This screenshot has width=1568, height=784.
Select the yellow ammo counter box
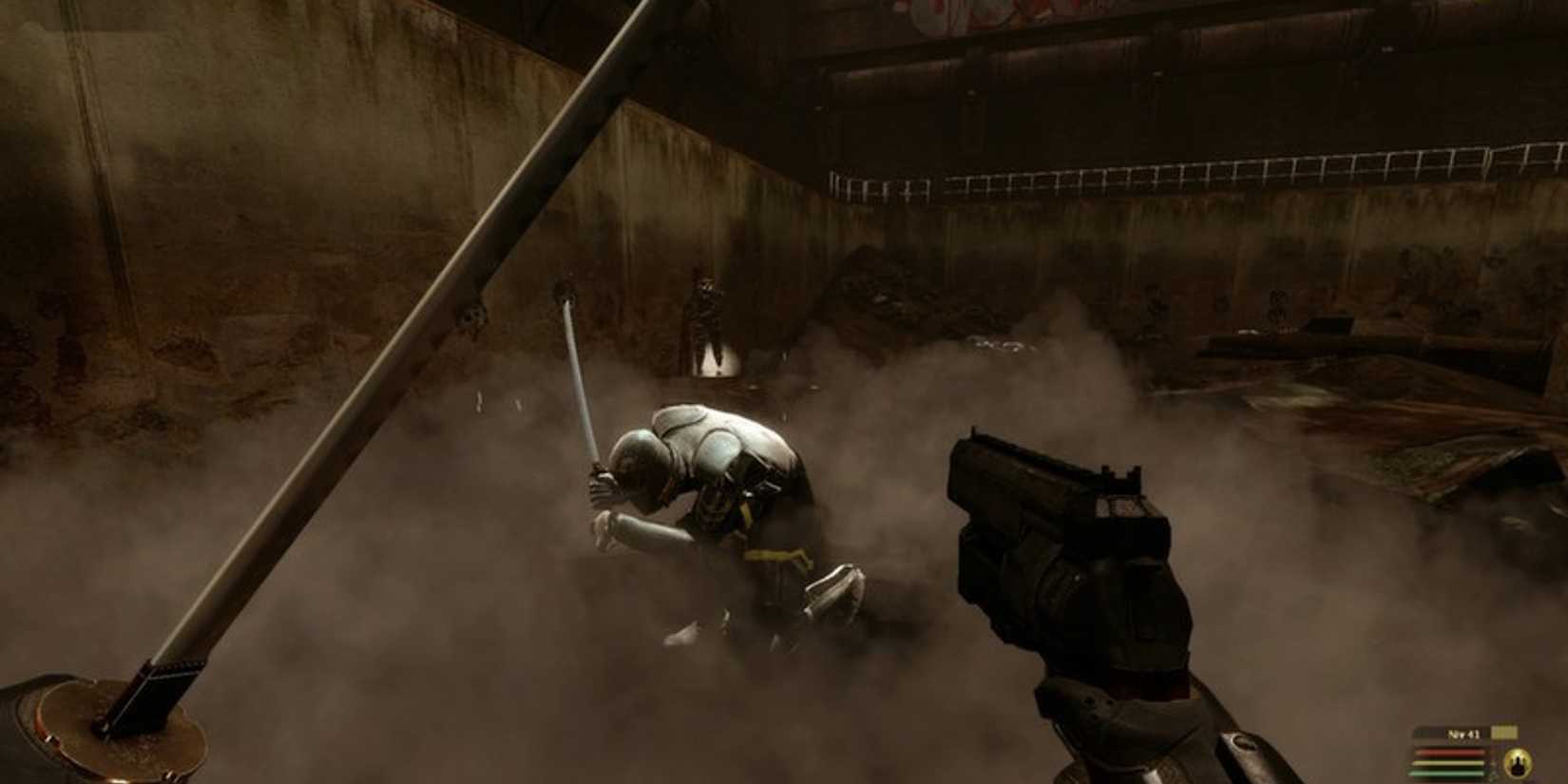1505,733
